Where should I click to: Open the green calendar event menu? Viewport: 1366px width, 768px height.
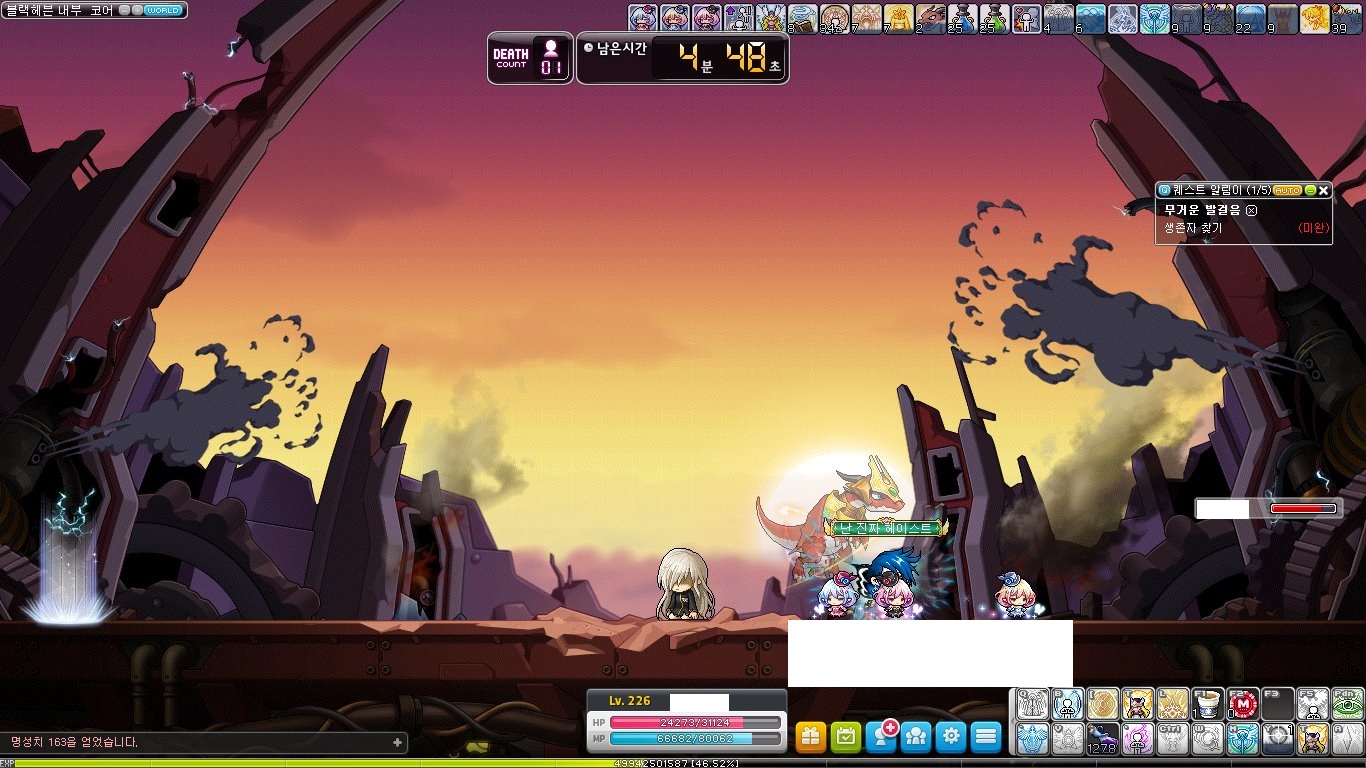846,737
